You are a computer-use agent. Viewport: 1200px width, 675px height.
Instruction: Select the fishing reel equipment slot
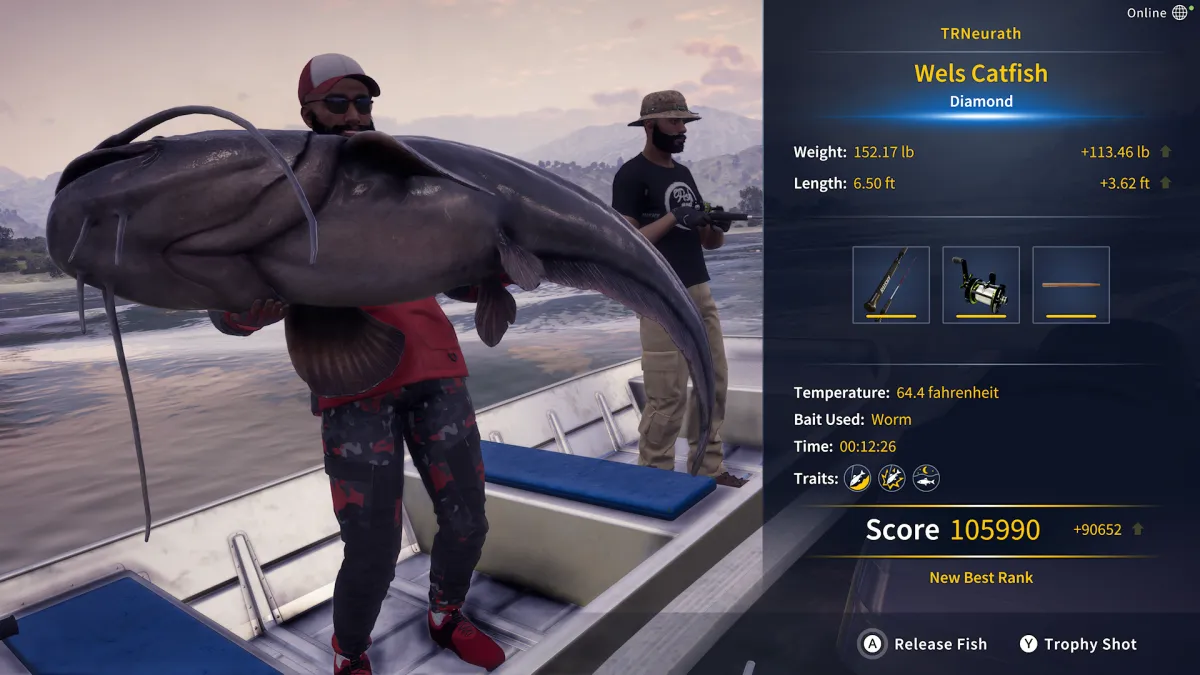point(981,285)
